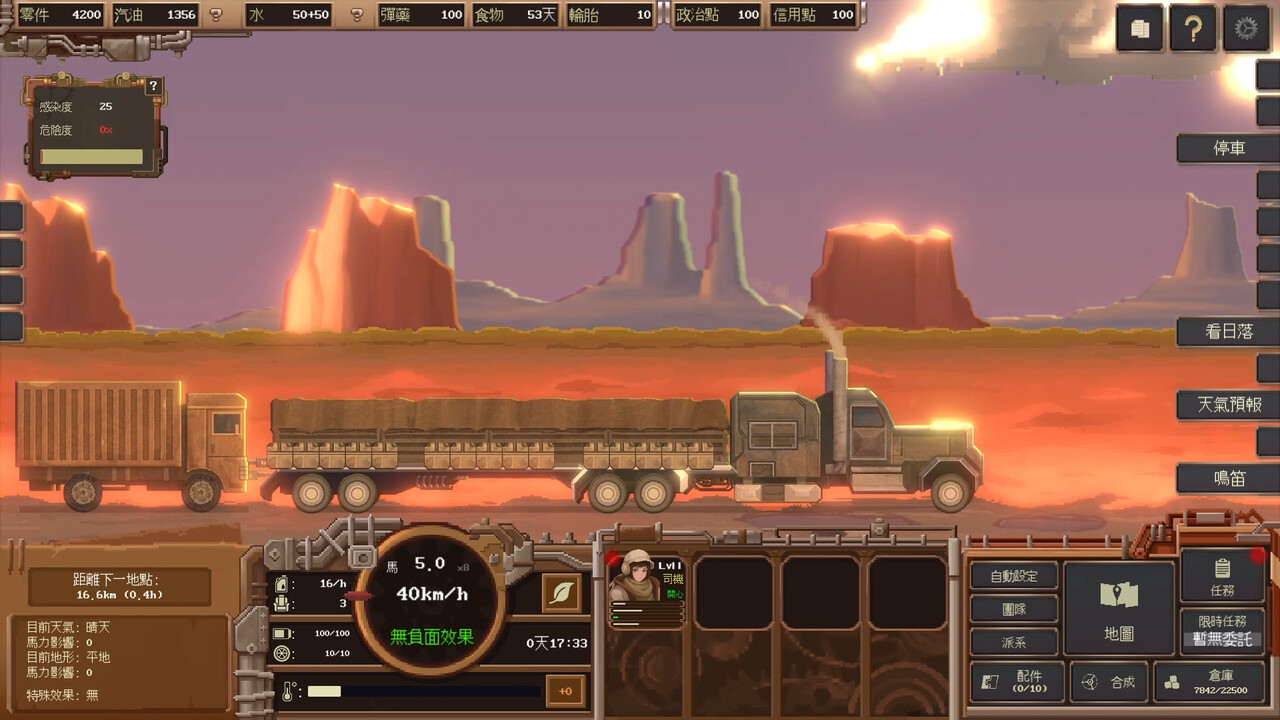Open the 地圖 map panel
Viewport: 1280px width, 720px height.
click(x=1118, y=608)
